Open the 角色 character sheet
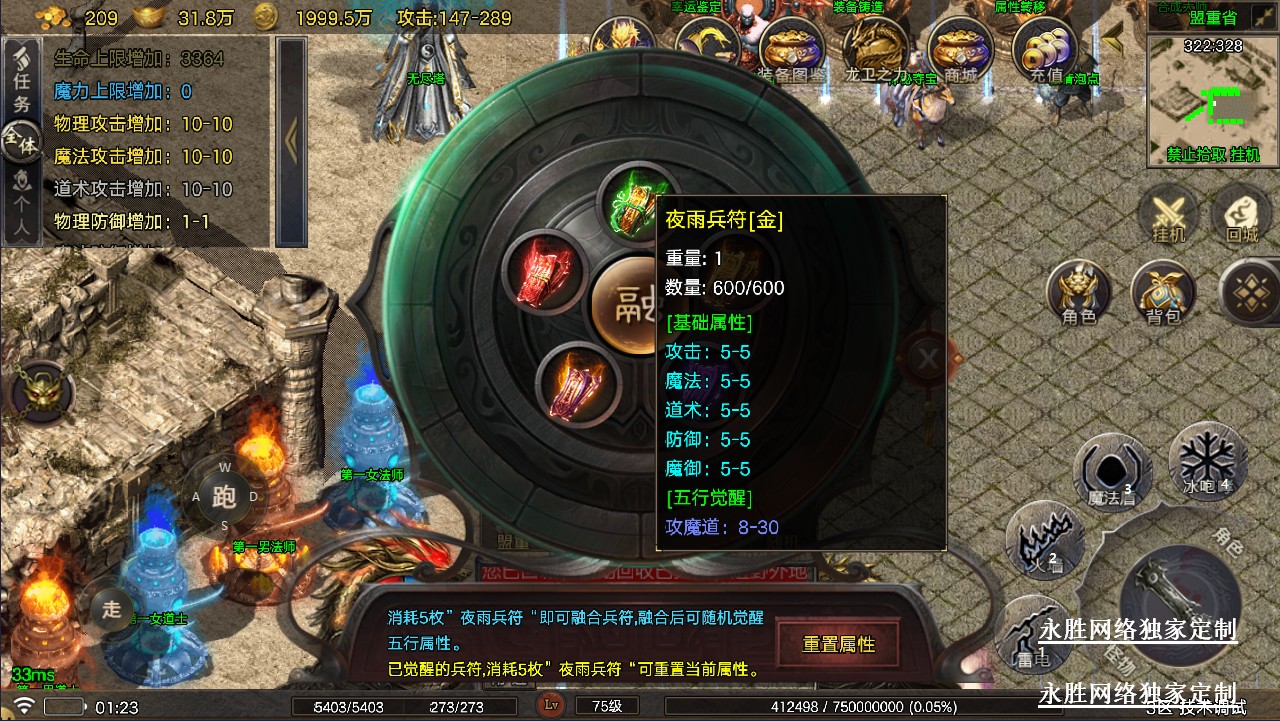 pyautogui.click(x=1078, y=293)
